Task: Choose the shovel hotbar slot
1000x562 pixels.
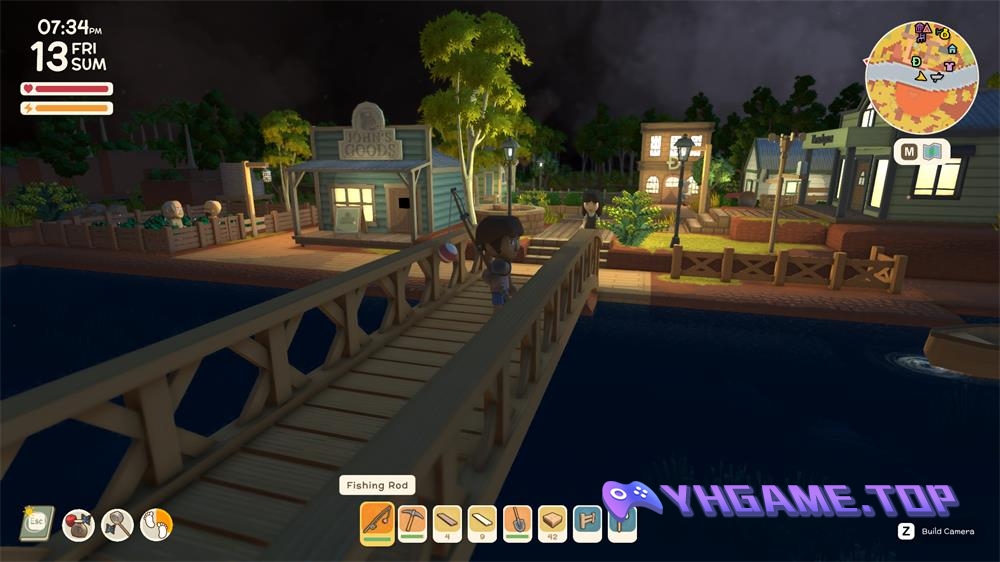Action: click(517, 522)
